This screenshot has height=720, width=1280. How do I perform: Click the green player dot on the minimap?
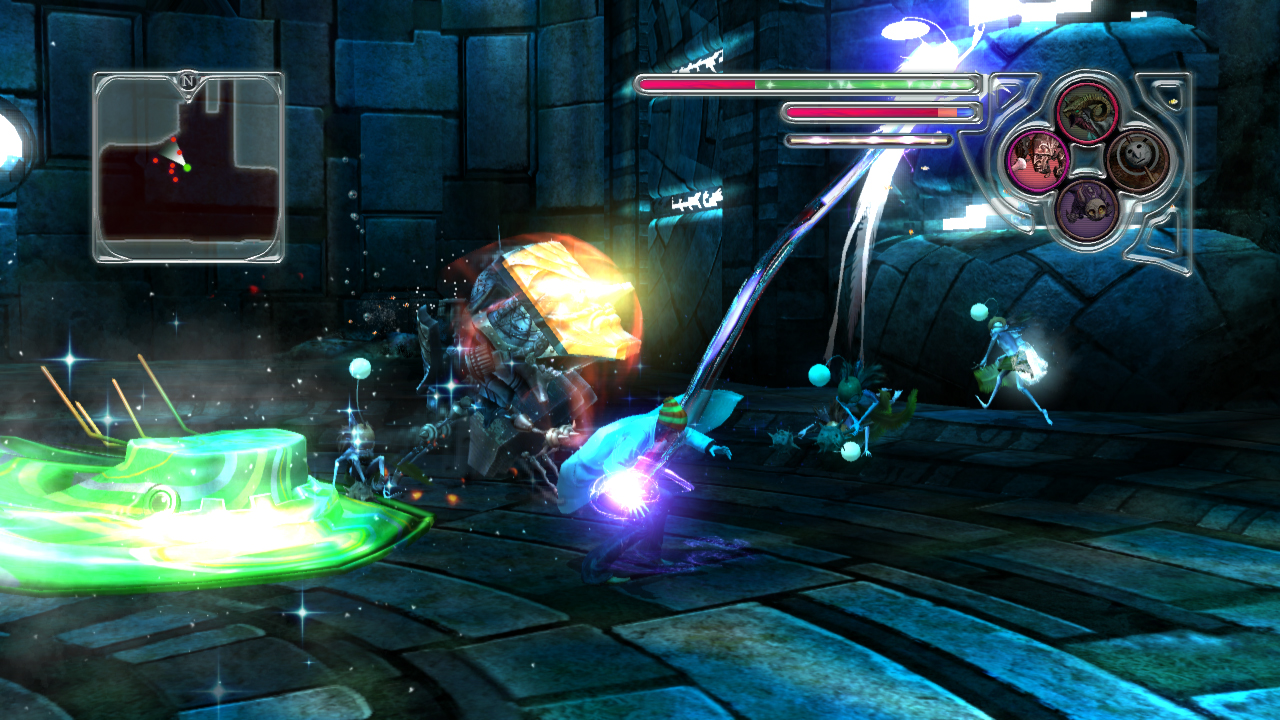tap(187, 168)
